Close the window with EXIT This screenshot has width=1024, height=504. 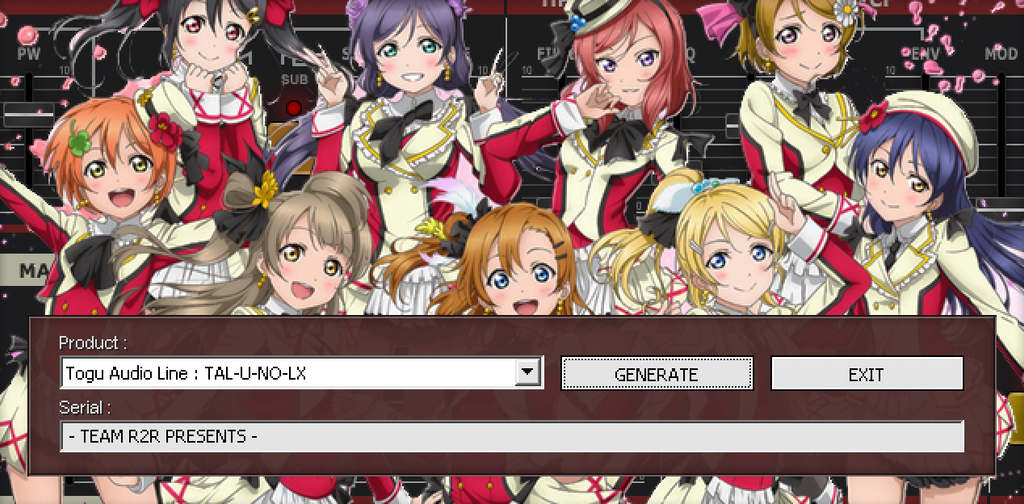[866, 374]
